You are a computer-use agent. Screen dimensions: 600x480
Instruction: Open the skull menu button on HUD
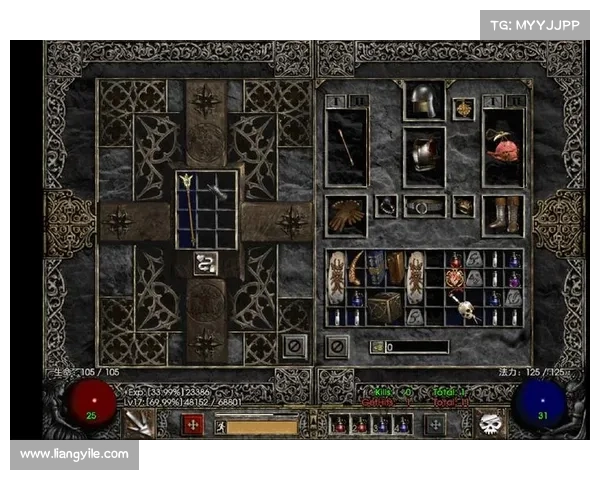[x=489, y=424]
